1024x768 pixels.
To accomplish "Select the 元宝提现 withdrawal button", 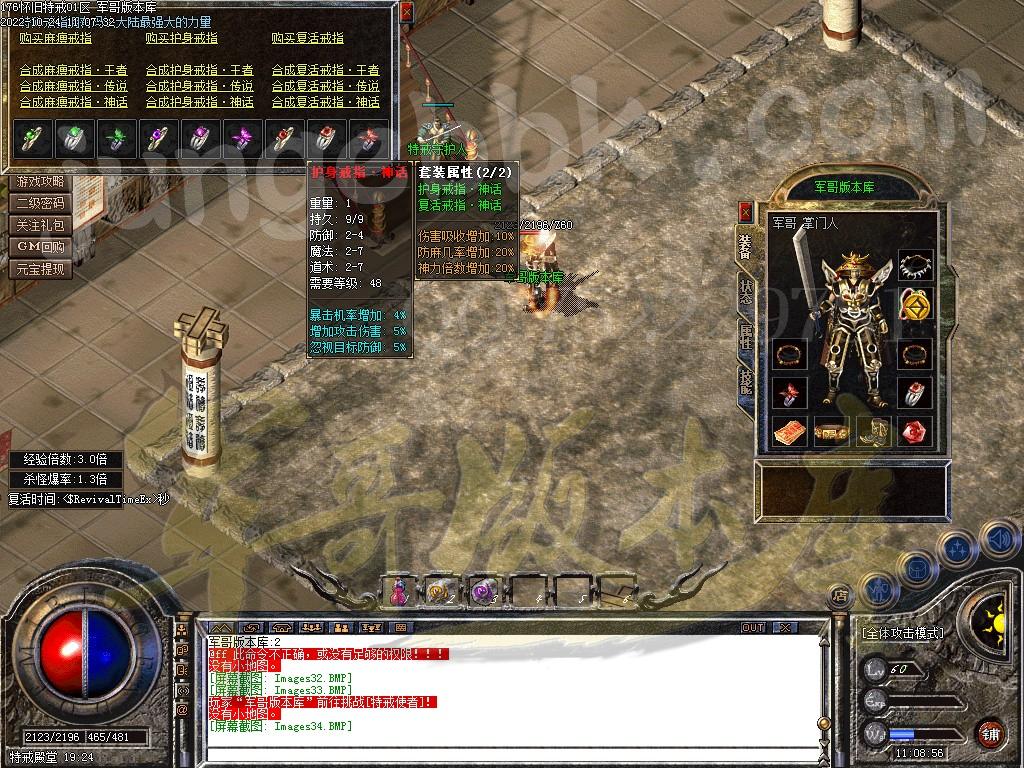I will point(41,269).
